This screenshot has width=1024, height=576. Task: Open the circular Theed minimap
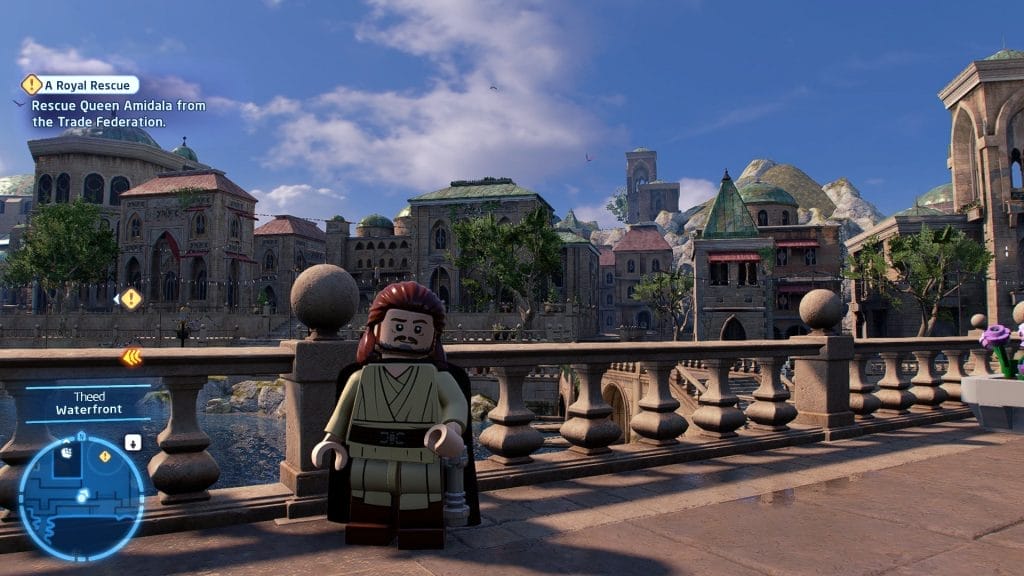[x=81, y=496]
